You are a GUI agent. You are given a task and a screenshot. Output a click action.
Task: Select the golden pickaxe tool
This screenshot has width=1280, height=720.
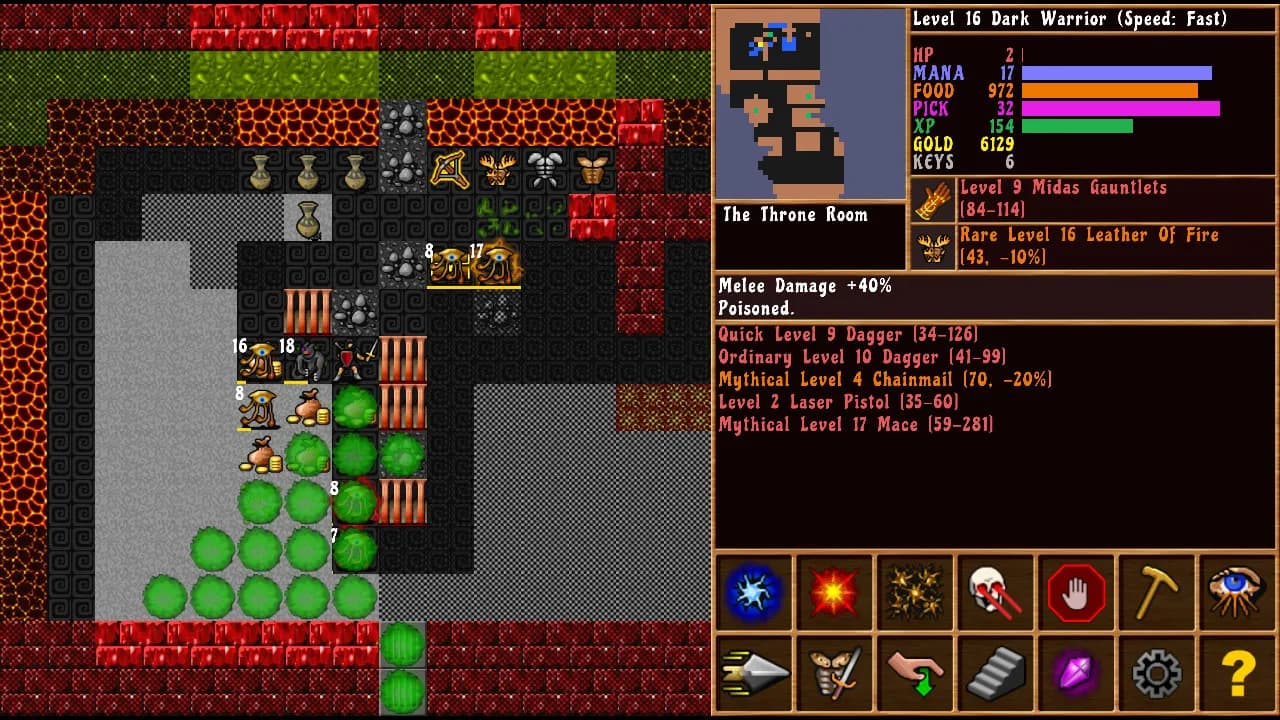click(x=1157, y=592)
